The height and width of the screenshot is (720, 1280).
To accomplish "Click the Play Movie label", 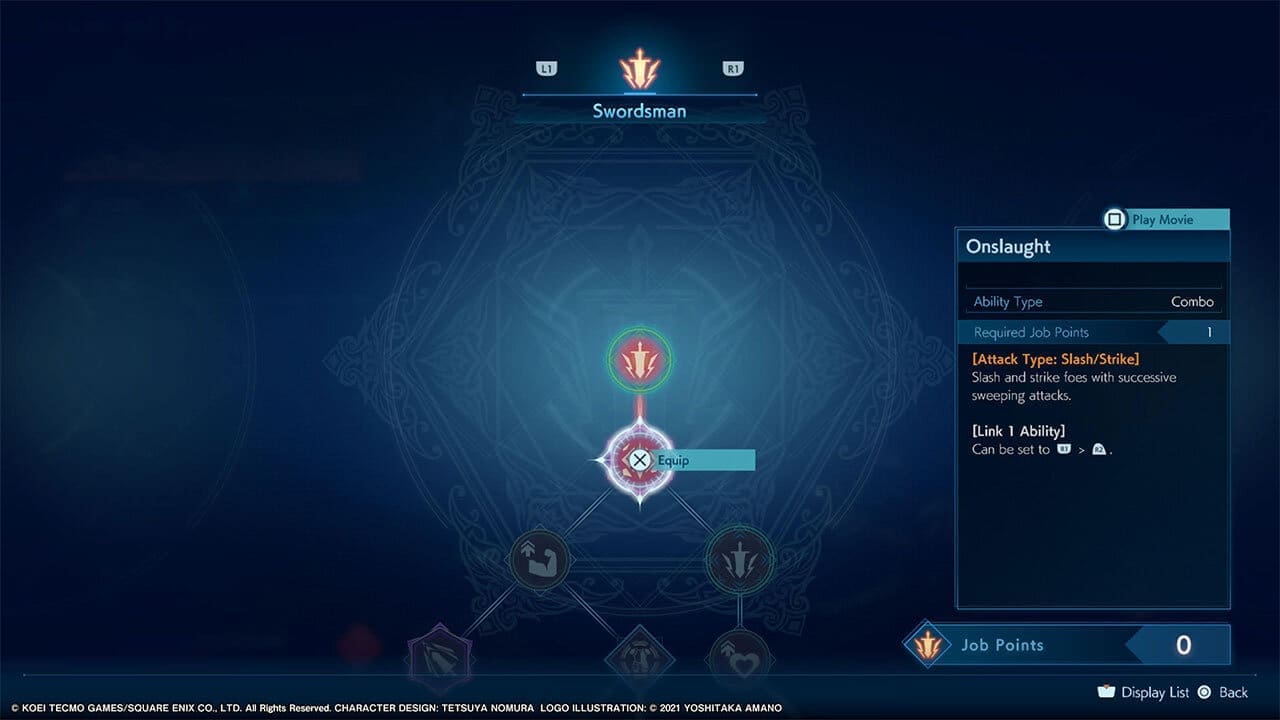I will click(x=1163, y=219).
